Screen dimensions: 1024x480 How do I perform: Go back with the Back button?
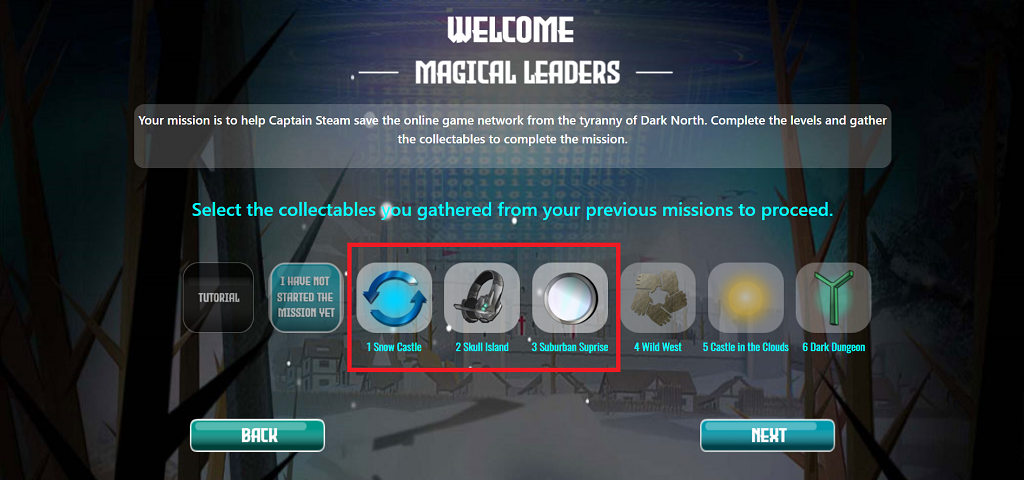[x=258, y=435]
